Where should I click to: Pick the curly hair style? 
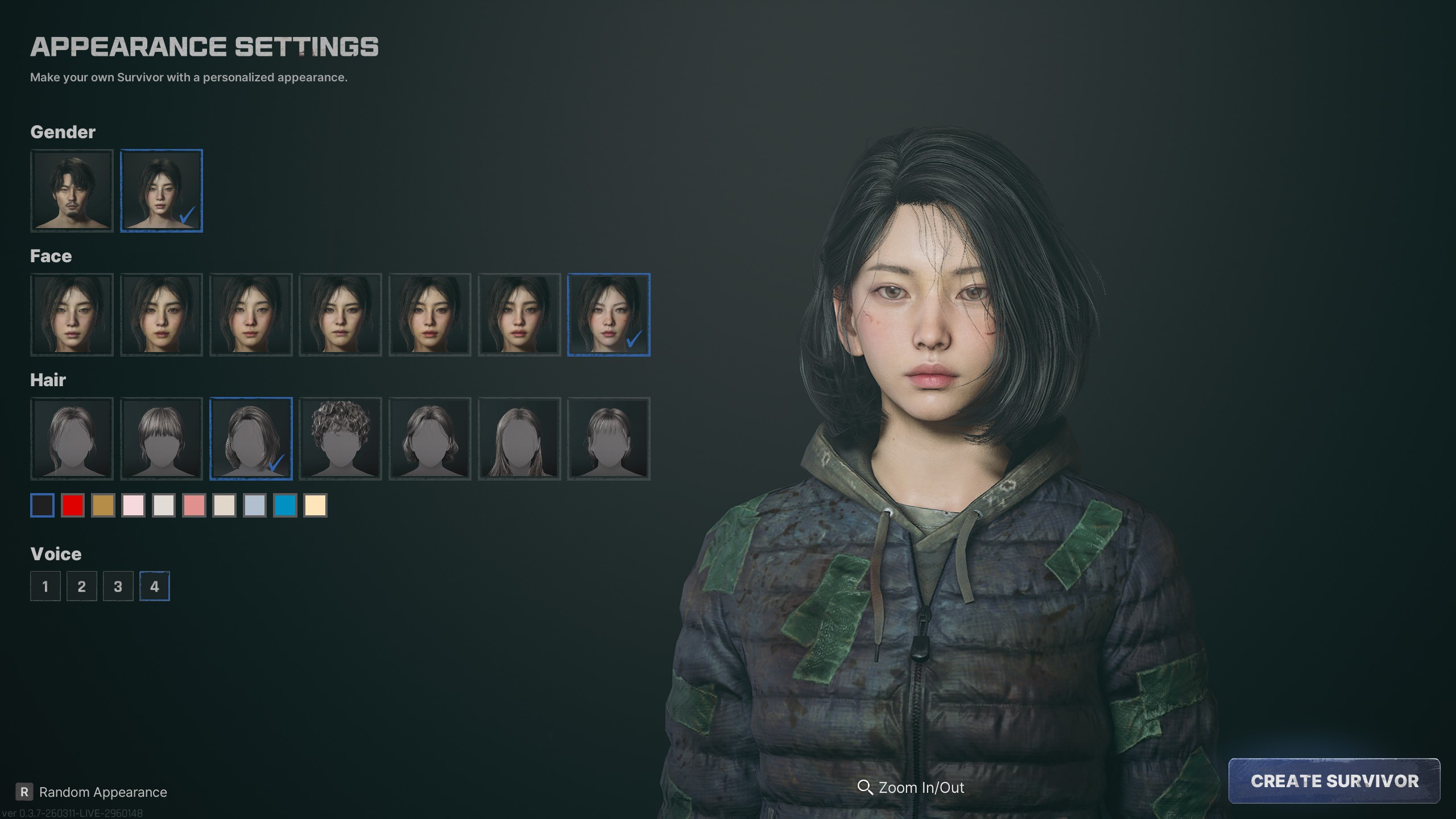[x=340, y=439]
